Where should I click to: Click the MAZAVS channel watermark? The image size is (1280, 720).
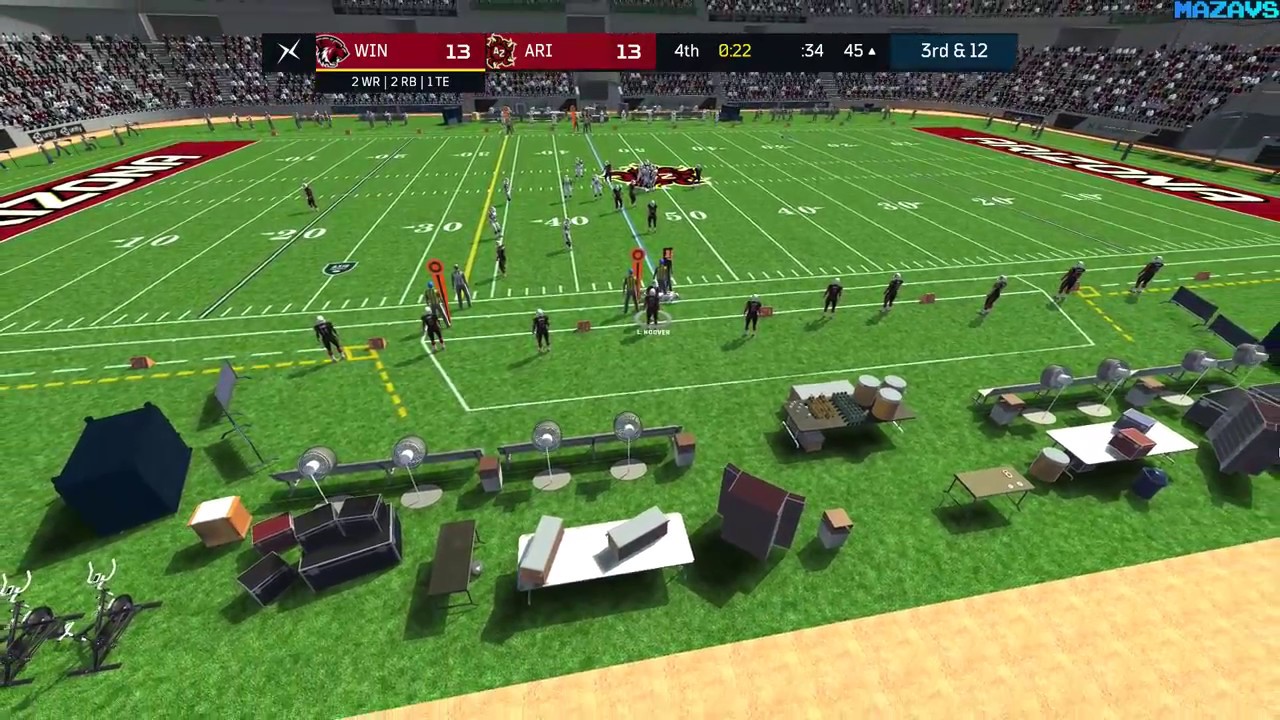(1226, 10)
